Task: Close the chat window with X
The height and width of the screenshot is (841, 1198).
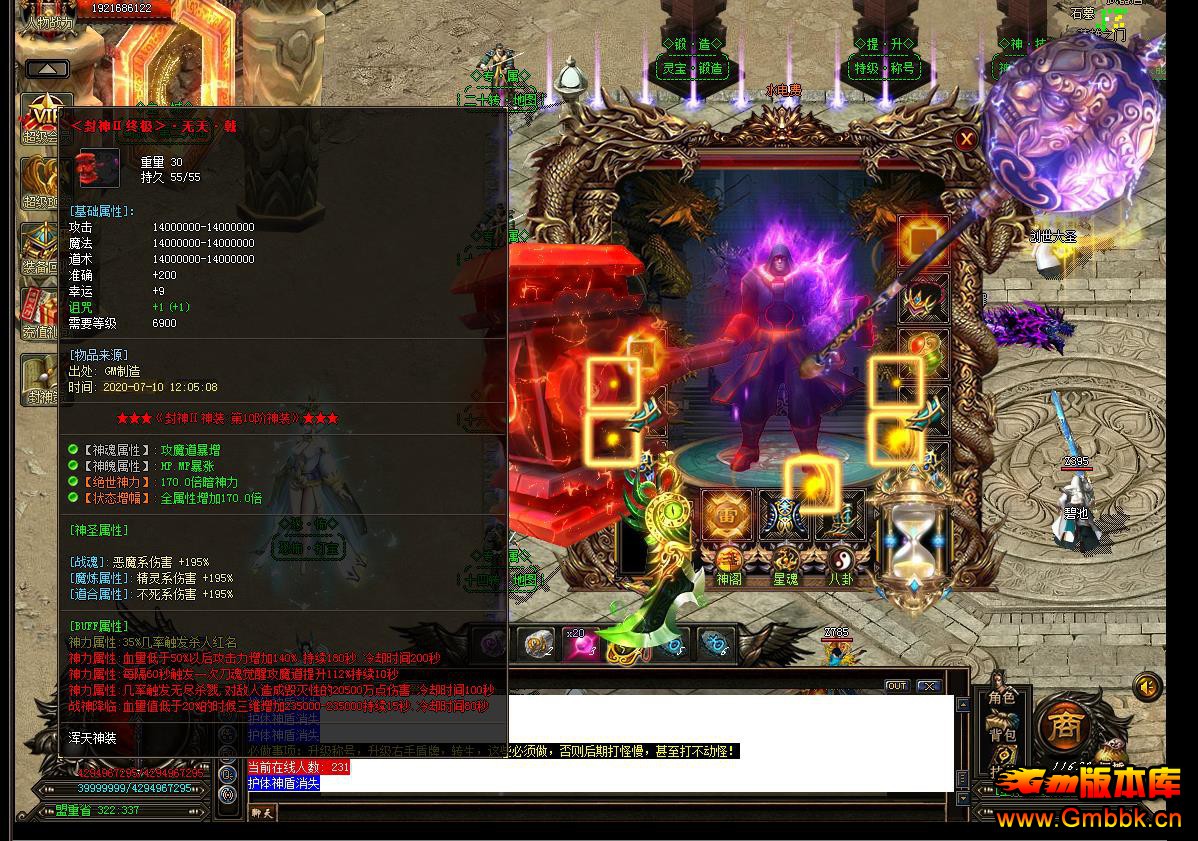Action: pyautogui.click(x=929, y=686)
